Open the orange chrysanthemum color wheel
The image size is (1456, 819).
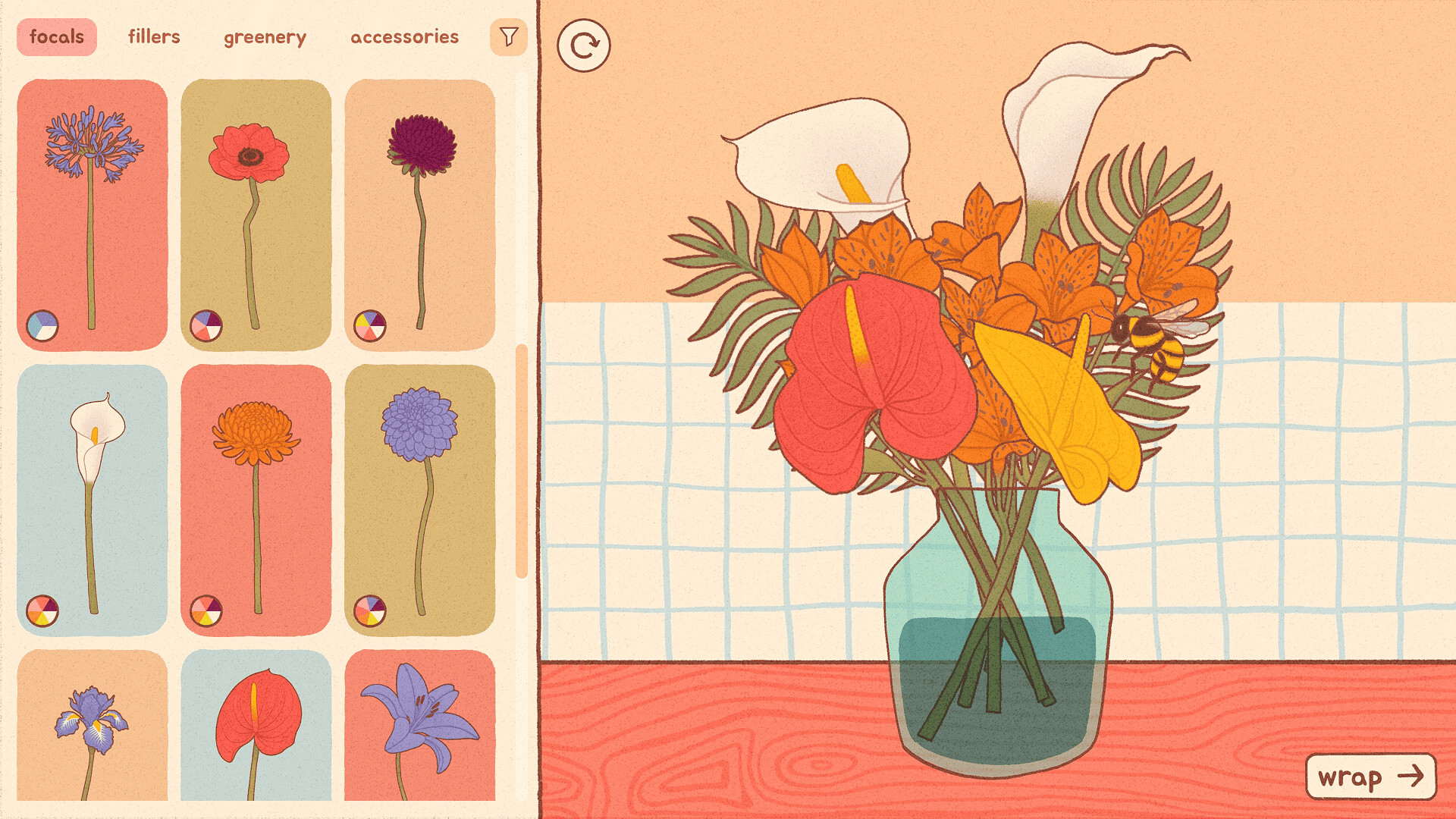(208, 609)
